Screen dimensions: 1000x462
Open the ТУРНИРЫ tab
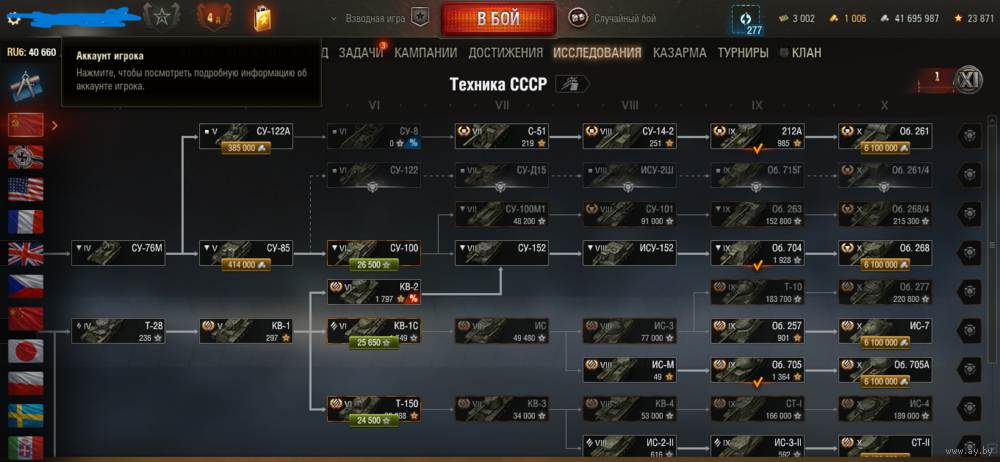tap(743, 52)
